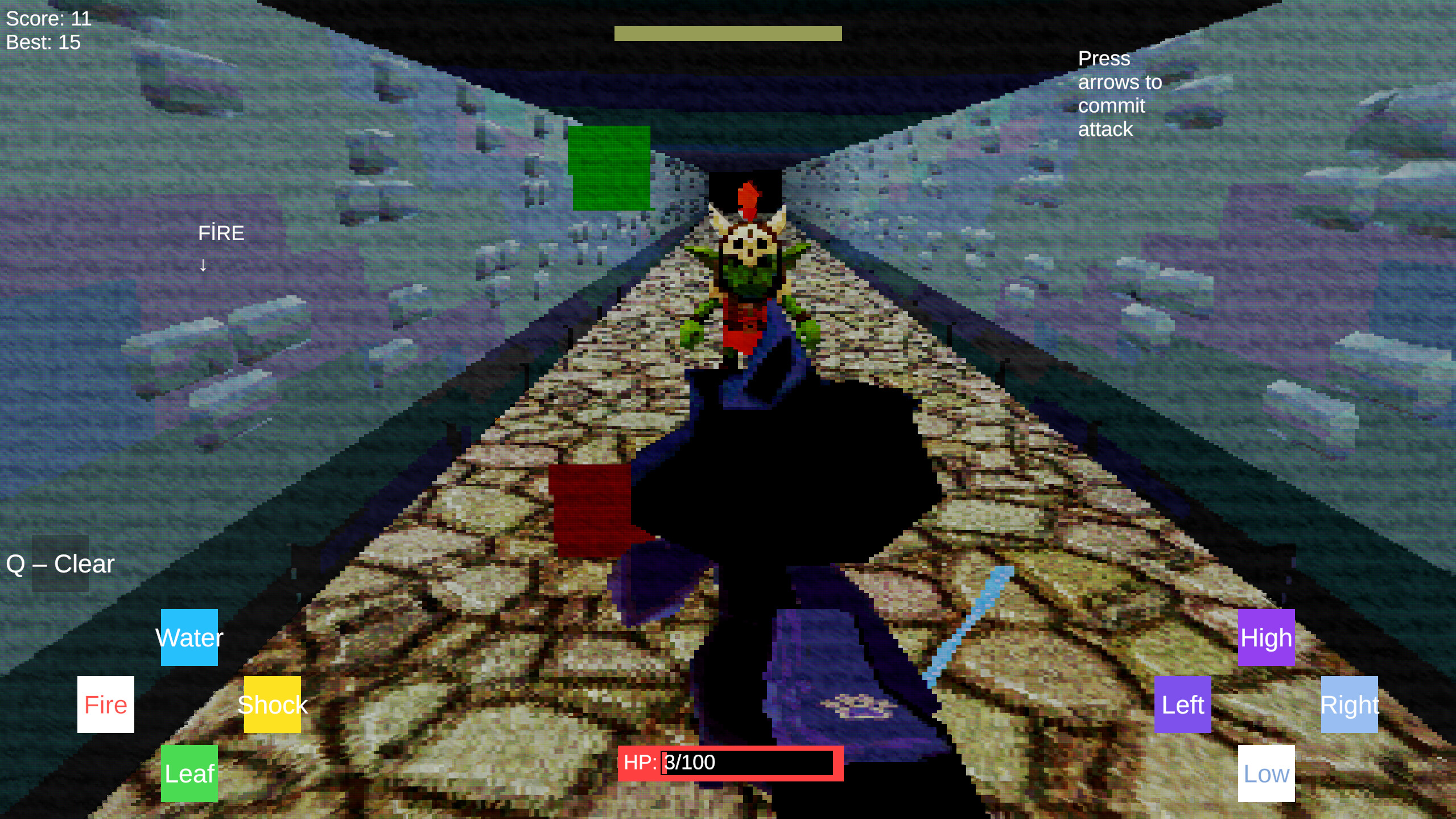
Task: Select the Fire element icon
Action: point(105,705)
